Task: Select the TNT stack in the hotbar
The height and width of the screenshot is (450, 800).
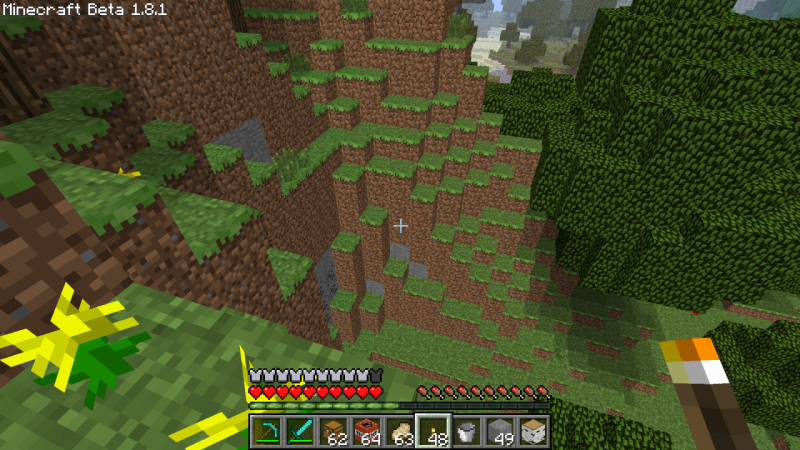Action: click(x=367, y=432)
